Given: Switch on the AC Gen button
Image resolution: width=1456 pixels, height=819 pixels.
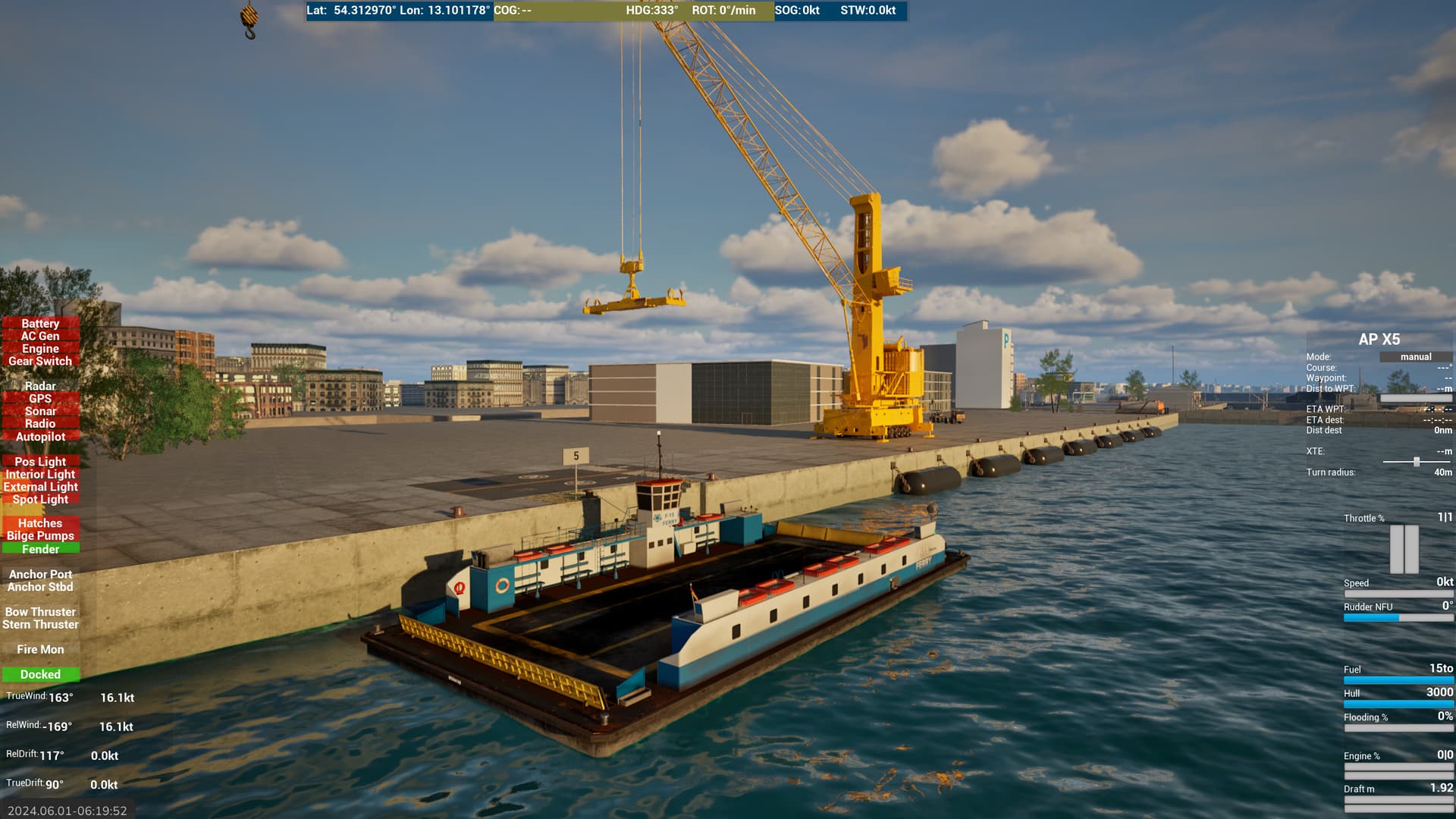Looking at the screenshot, I should pyautogui.click(x=40, y=336).
